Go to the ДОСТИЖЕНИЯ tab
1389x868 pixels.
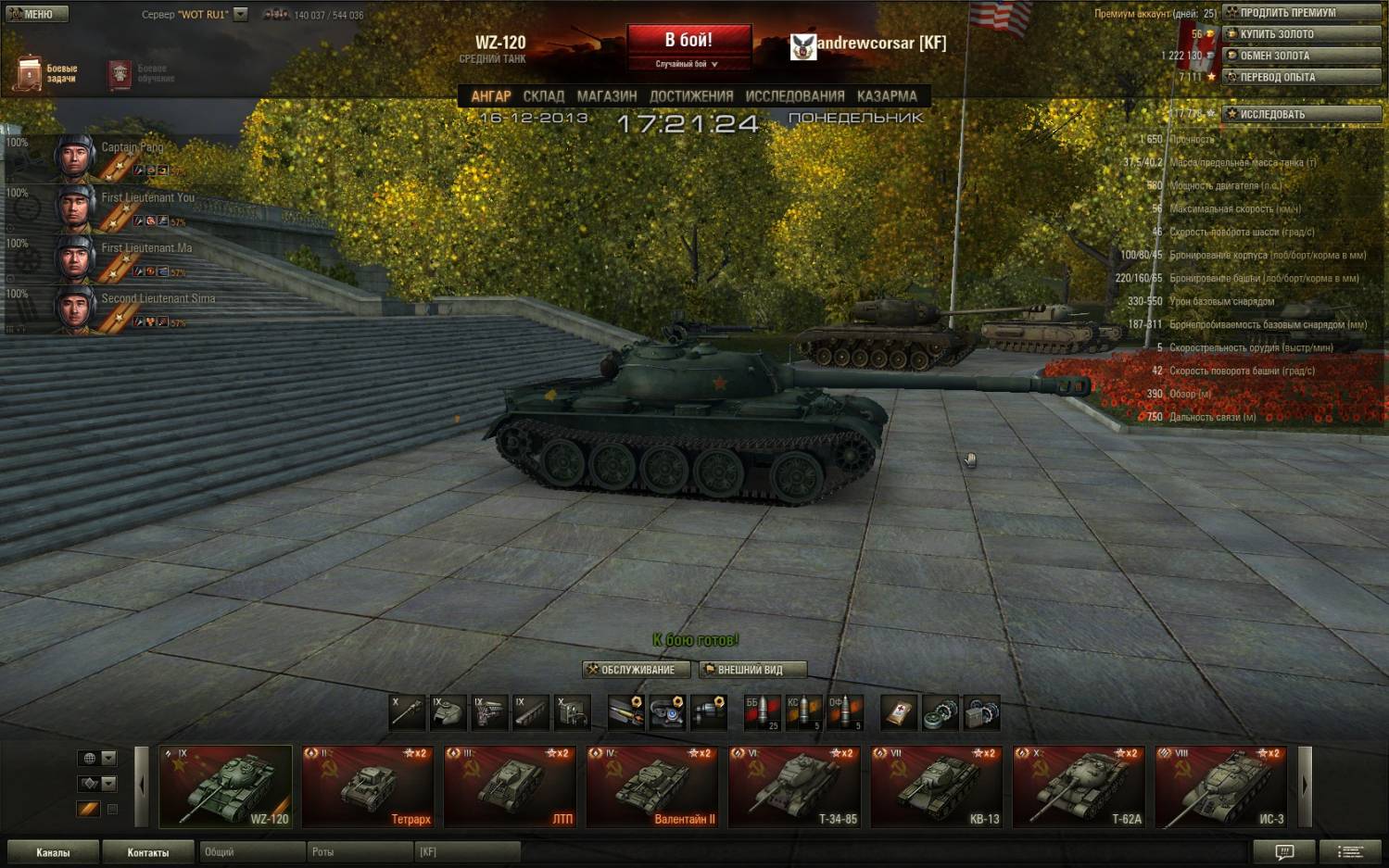pos(690,96)
